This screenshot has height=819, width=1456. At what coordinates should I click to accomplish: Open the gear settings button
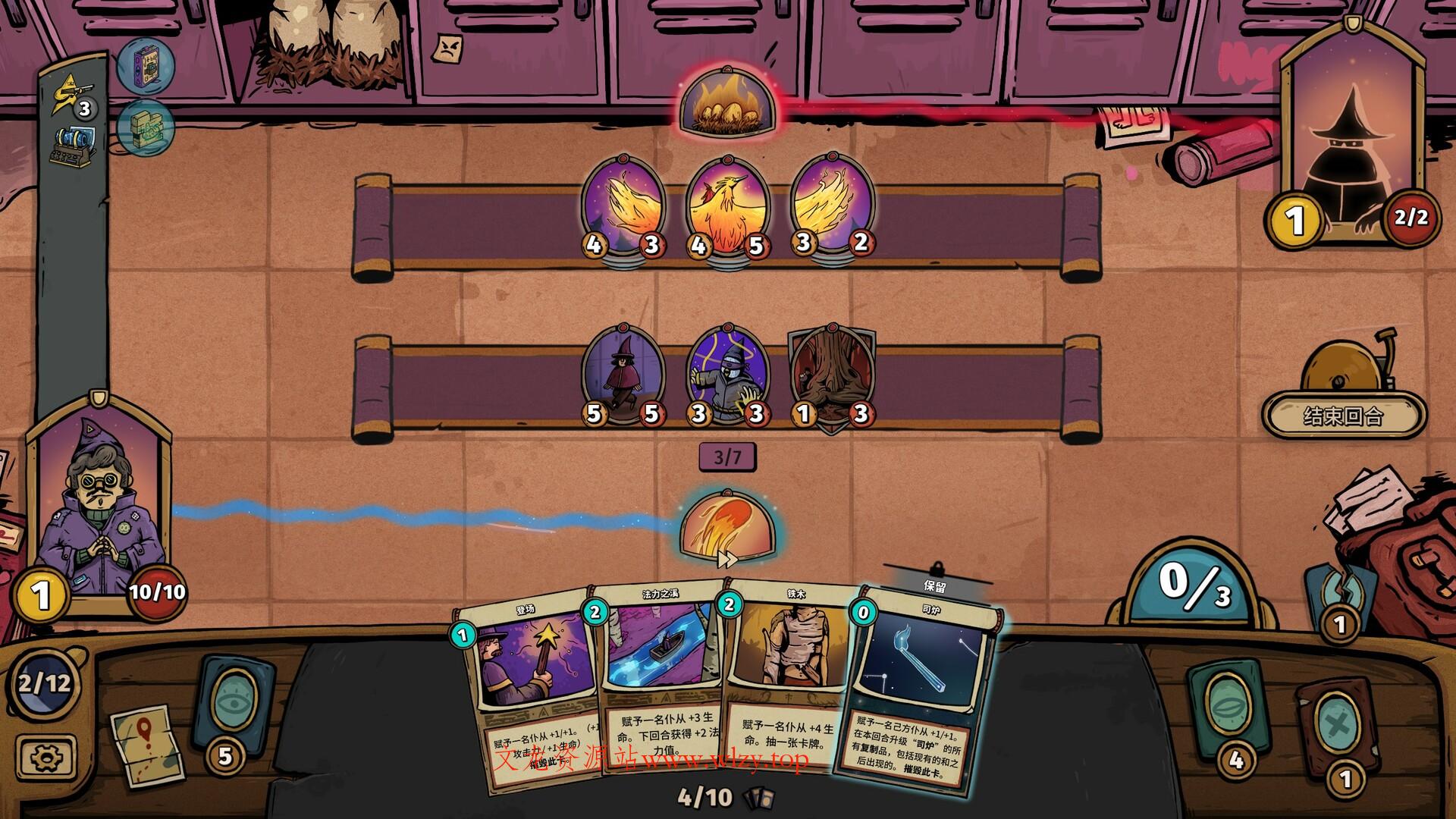(x=47, y=757)
